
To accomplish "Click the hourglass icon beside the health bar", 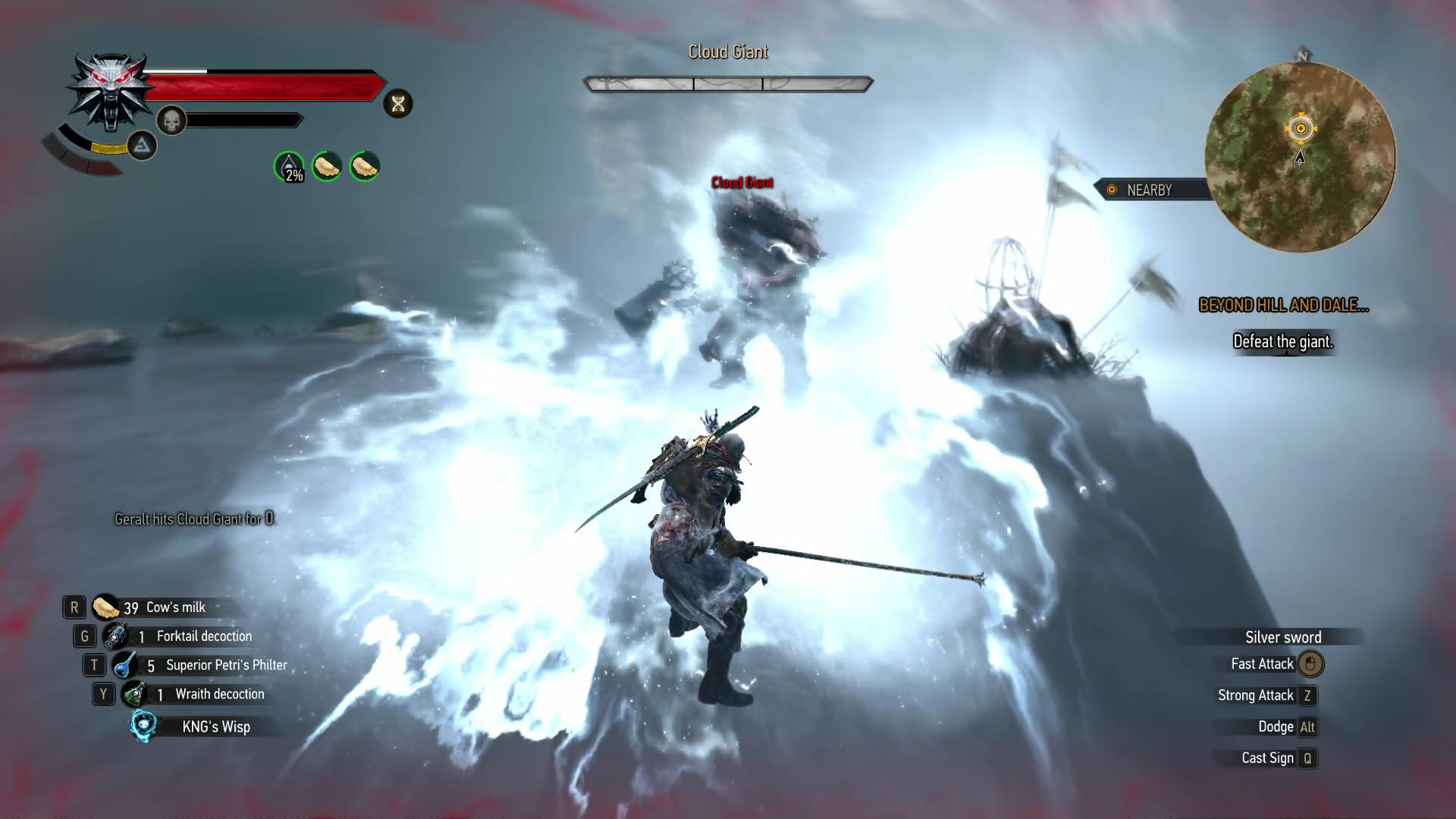I will click(398, 104).
